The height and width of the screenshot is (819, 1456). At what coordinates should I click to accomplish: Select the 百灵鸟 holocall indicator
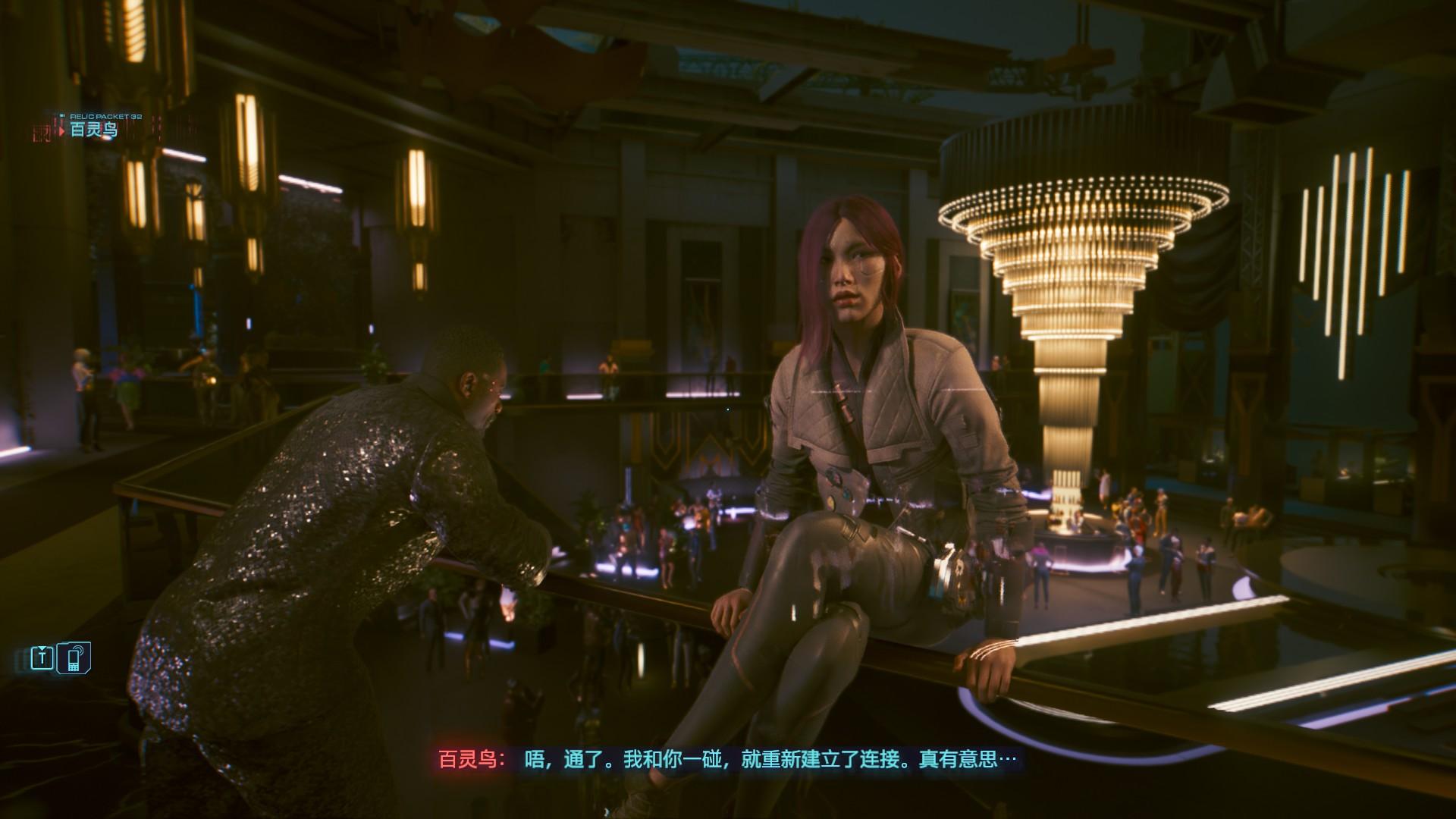coord(93,130)
